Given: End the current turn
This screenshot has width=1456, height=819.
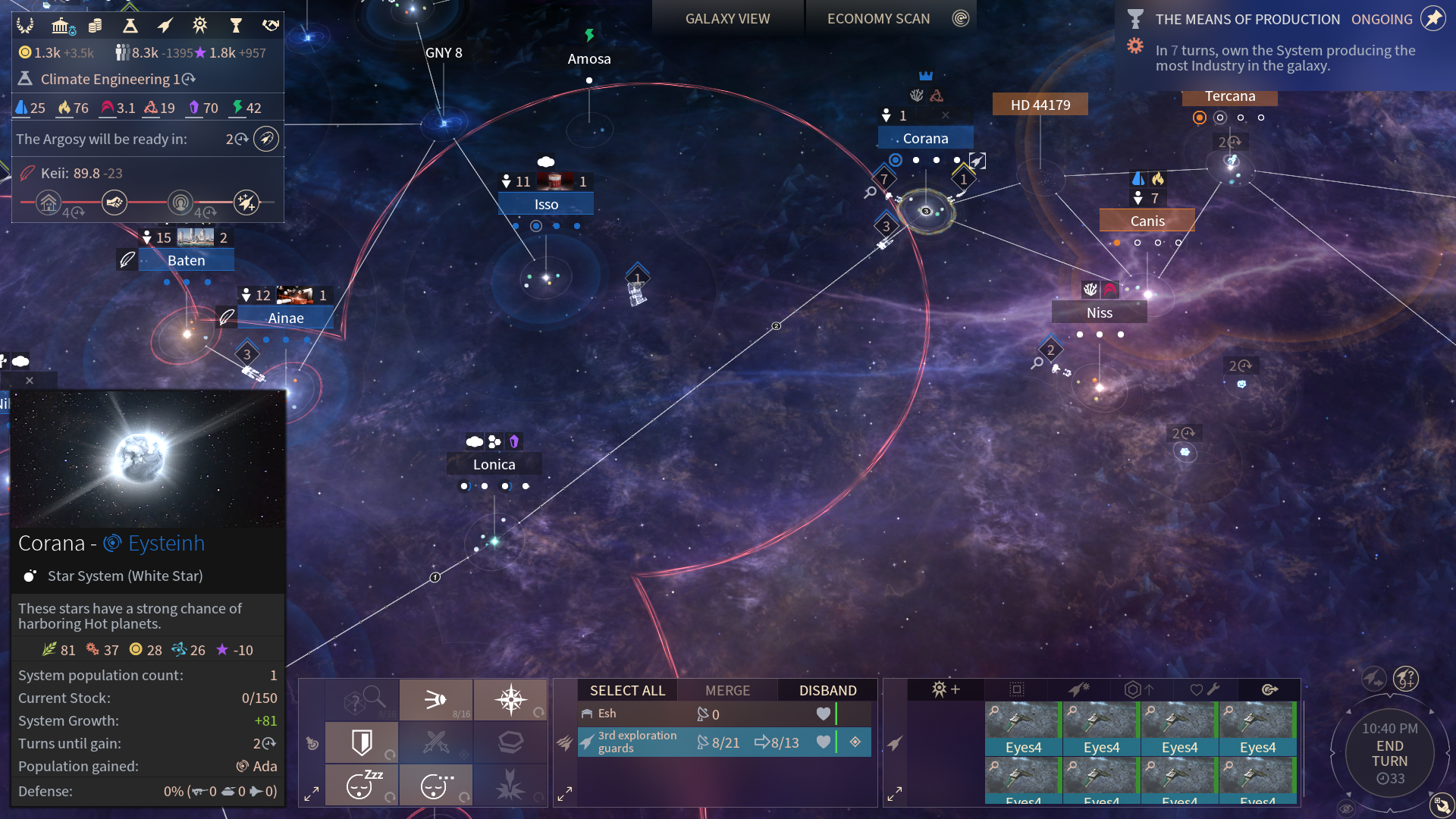Looking at the screenshot, I should [x=1389, y=754].
